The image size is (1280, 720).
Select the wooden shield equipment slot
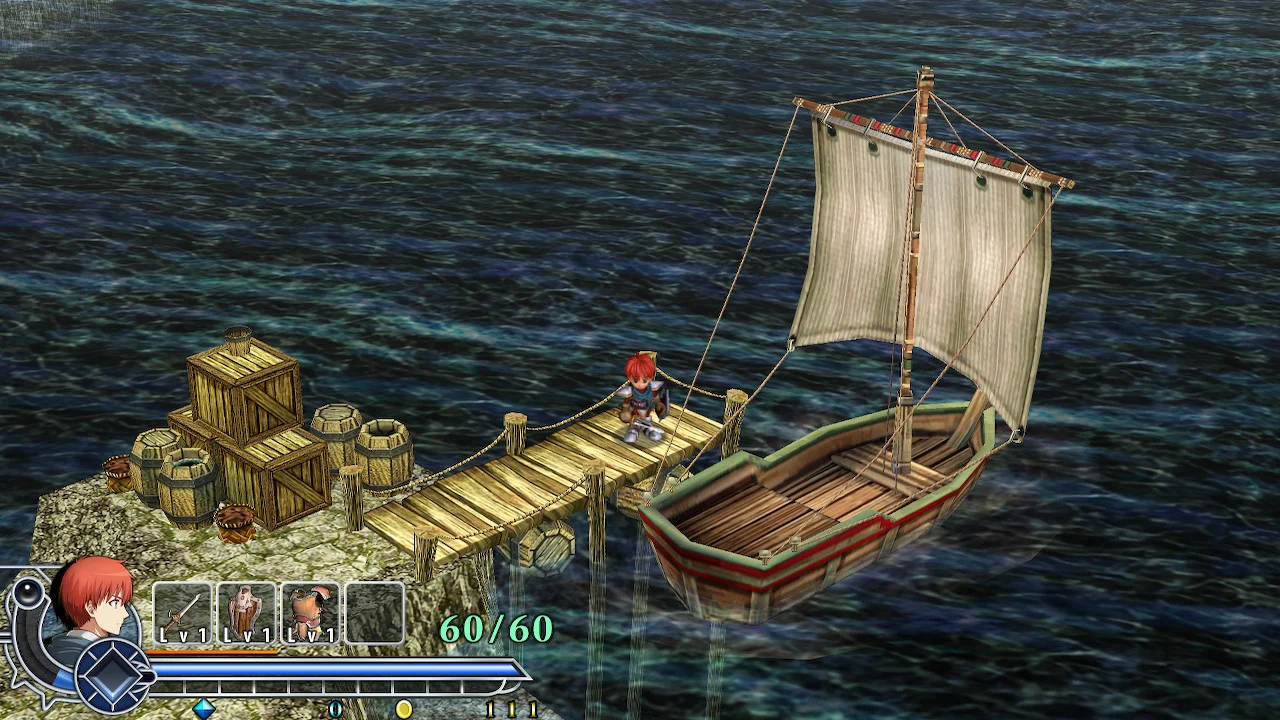pyautogui.click(x=246, y=613)
